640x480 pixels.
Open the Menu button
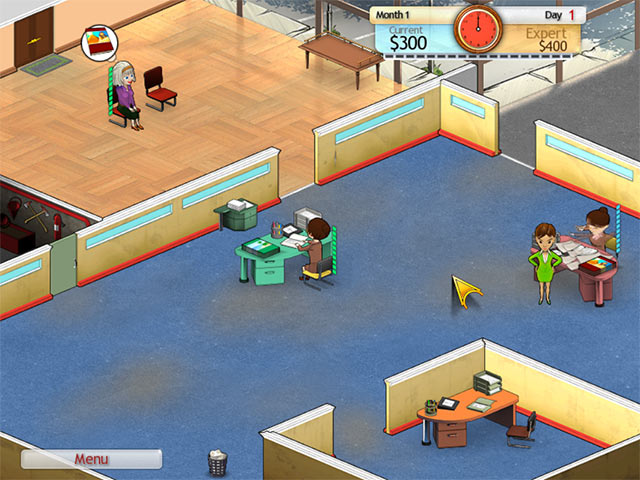[91, 459]
